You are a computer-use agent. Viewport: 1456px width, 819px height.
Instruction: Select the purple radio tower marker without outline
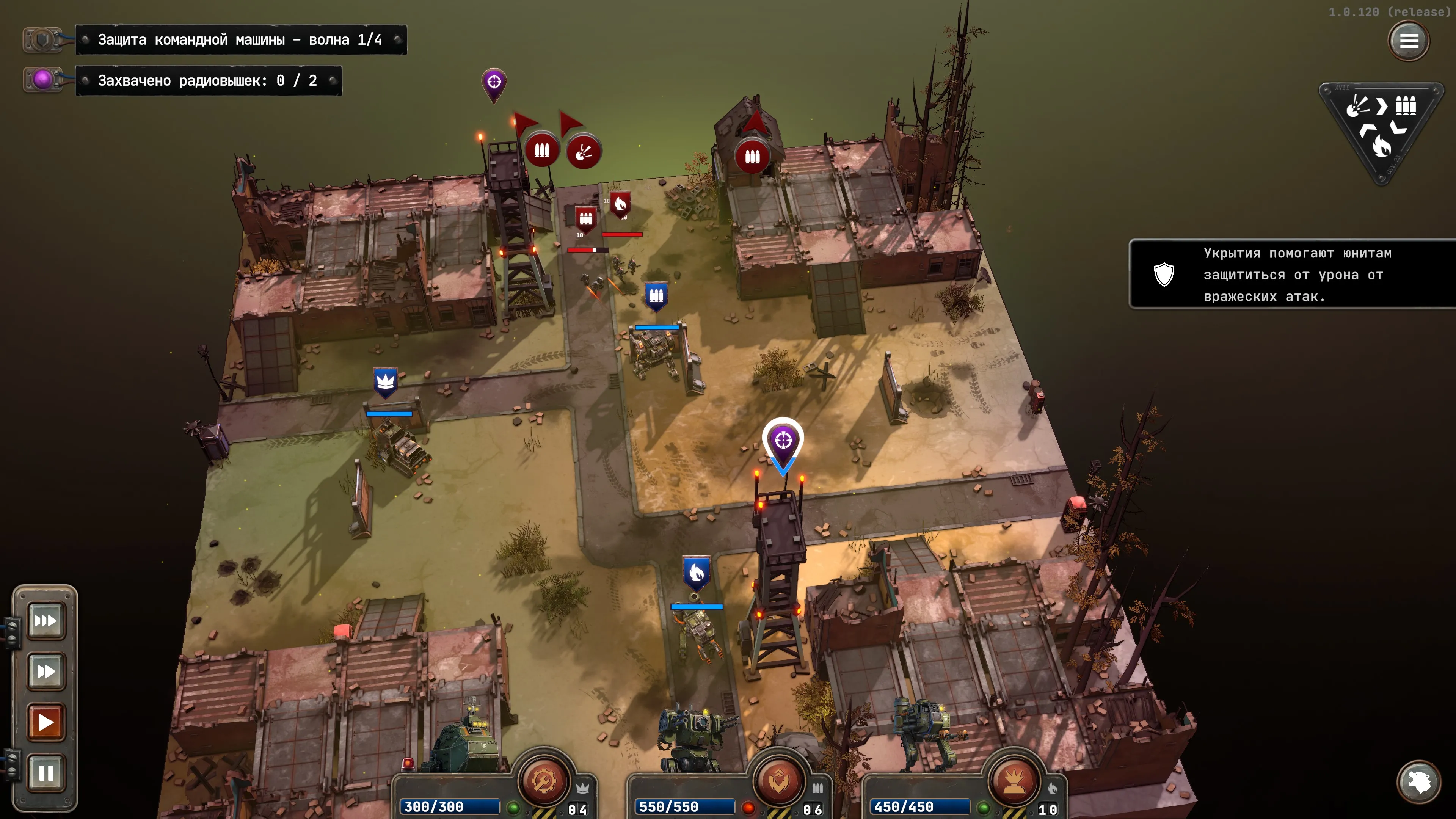[494, 83]
